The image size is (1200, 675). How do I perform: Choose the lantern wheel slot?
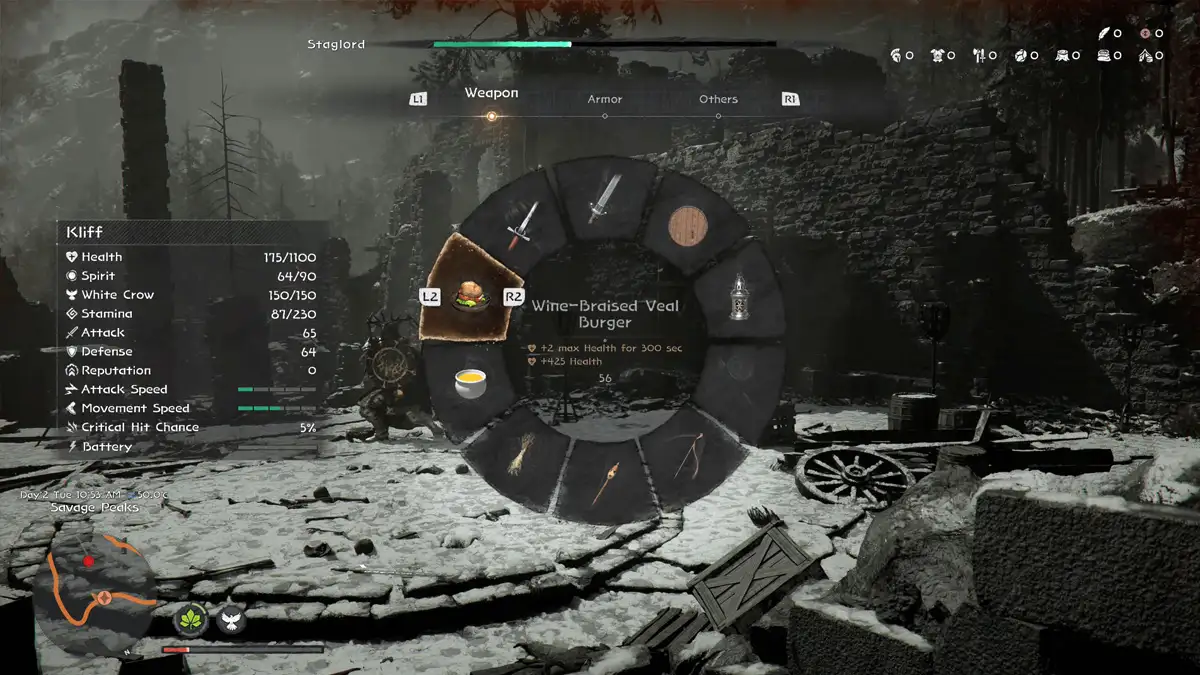(740, 298)
